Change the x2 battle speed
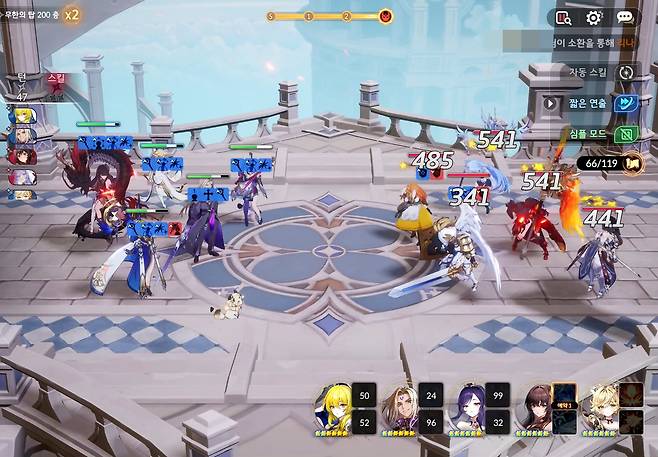 pyautogui.click(x=72, y=15)
